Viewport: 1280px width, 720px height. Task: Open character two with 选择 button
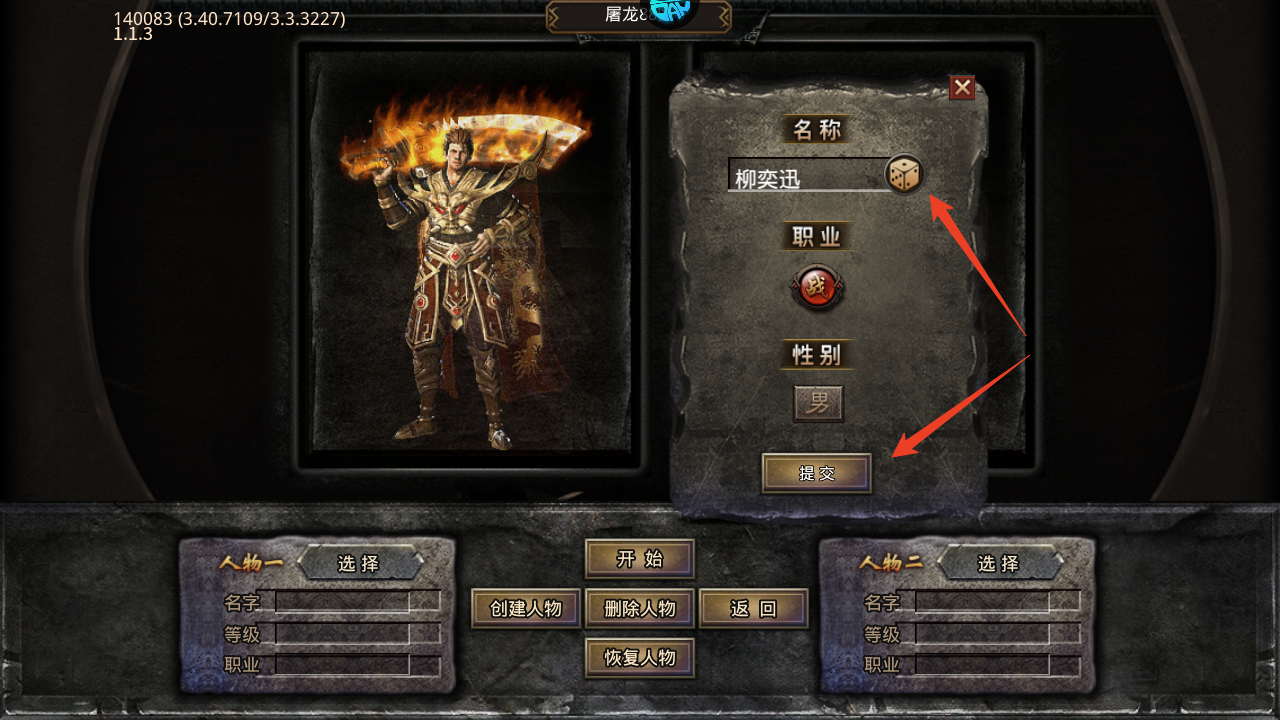click(1003, 563)
